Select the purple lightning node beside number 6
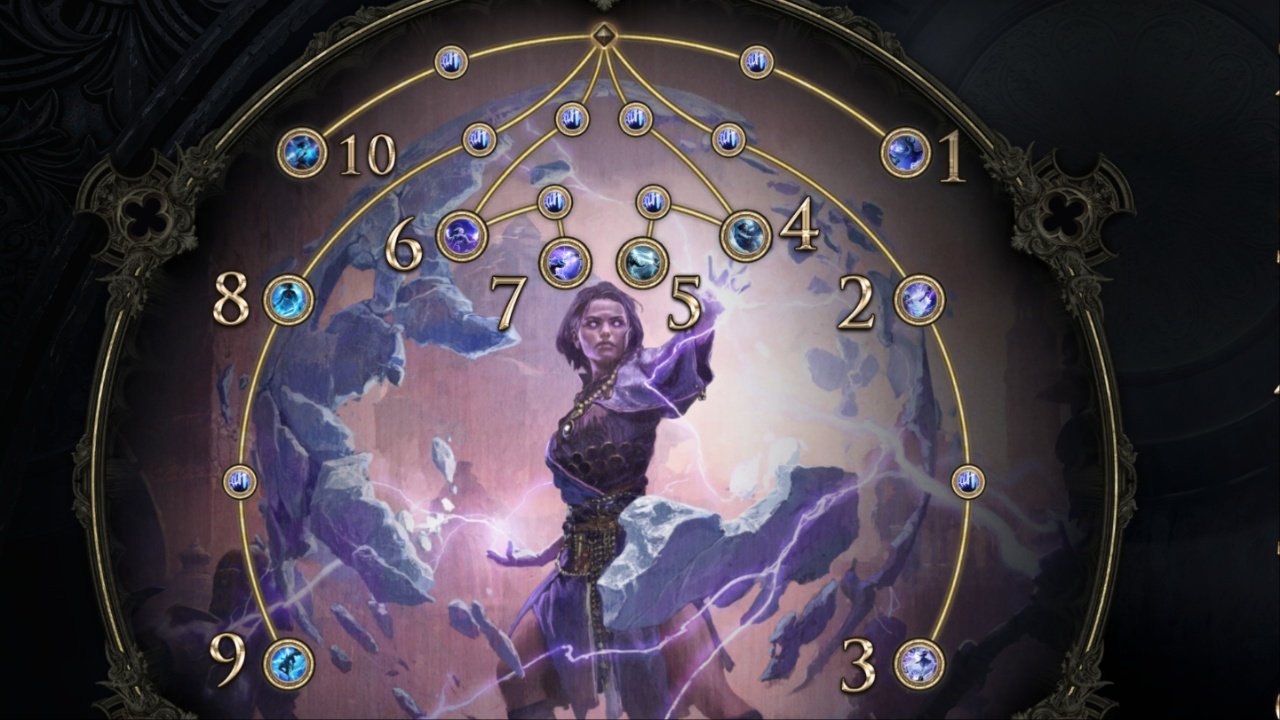This screenshot has width=1280, height=720. [x=460, y=235]
